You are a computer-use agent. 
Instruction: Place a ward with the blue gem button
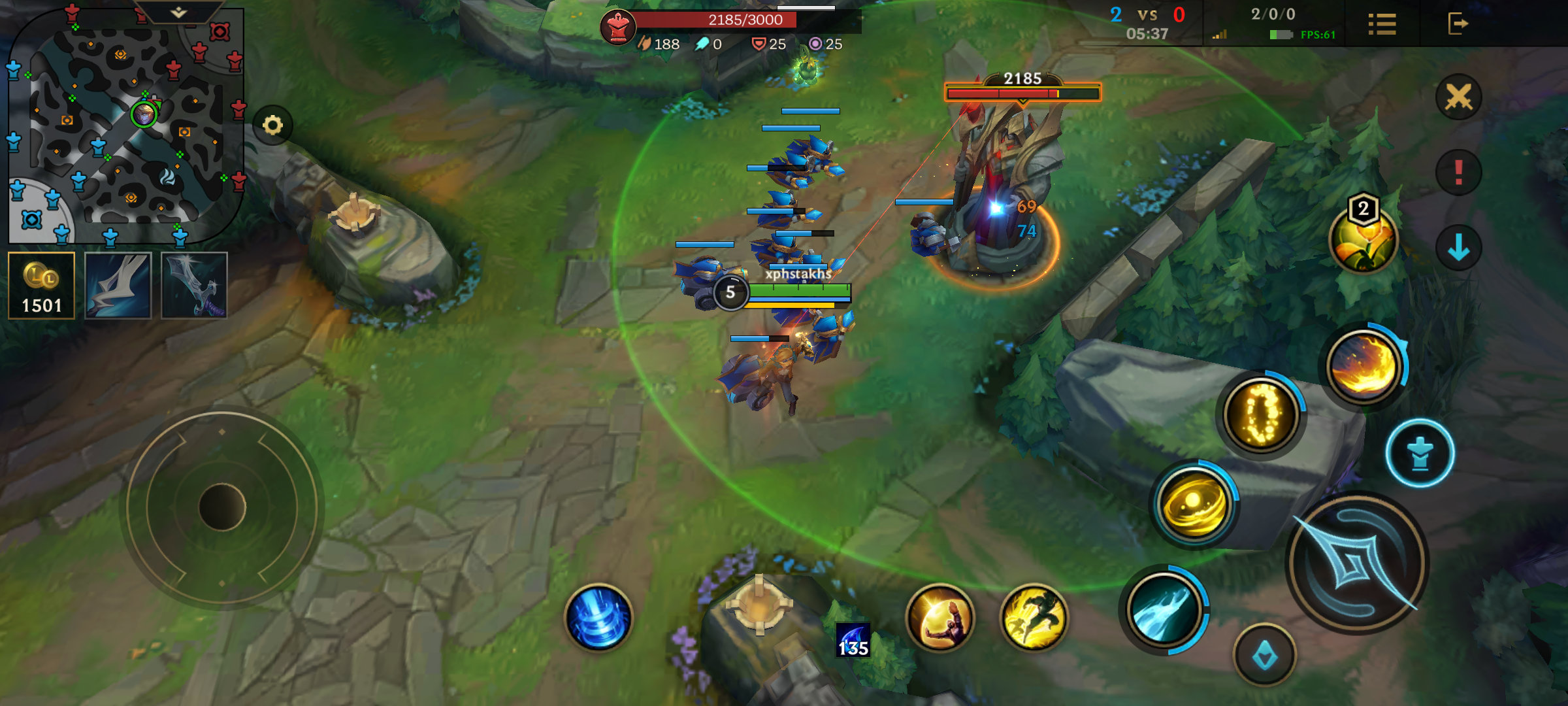coord(1265,655)
